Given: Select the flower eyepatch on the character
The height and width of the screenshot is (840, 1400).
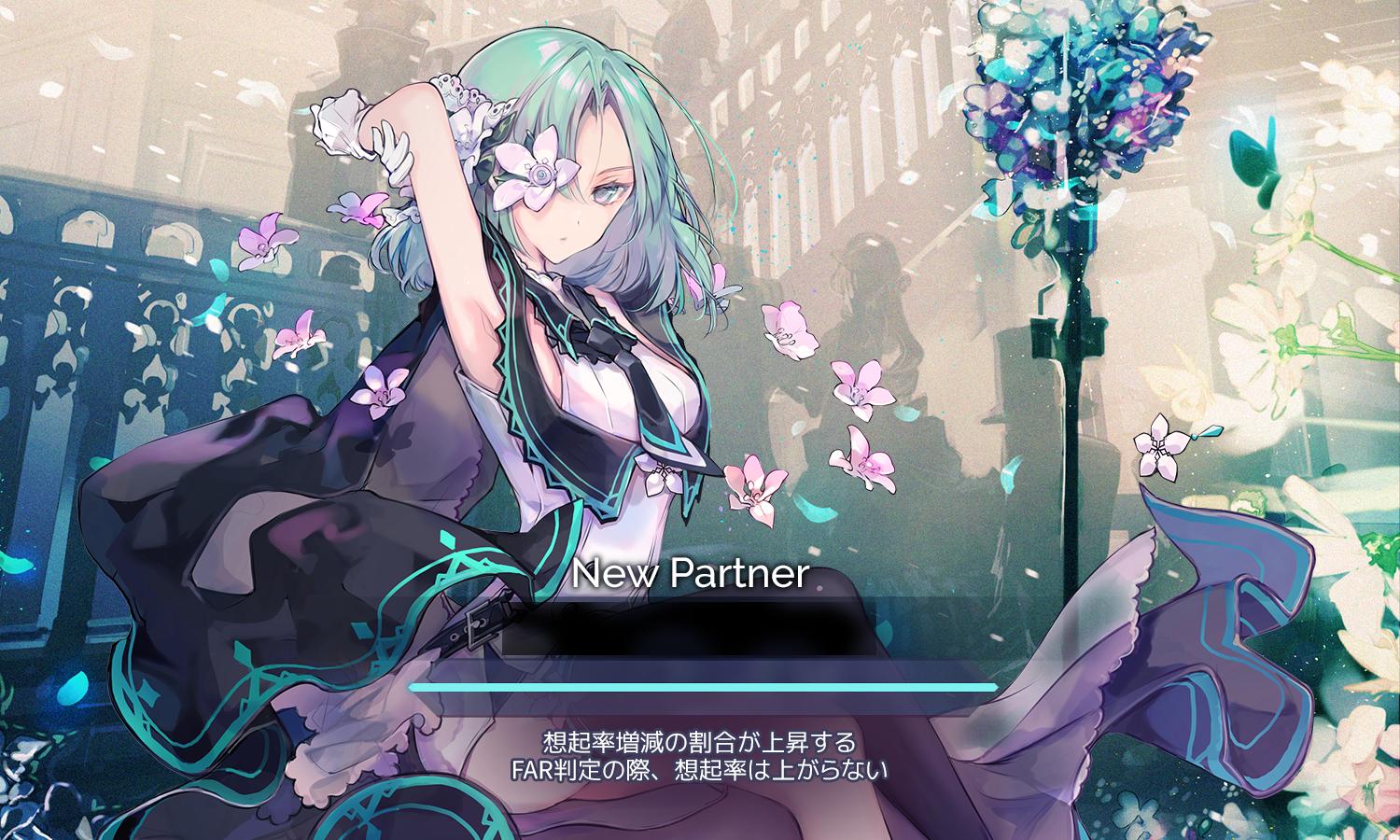Looking at the screenshot, I should point(537,173).
